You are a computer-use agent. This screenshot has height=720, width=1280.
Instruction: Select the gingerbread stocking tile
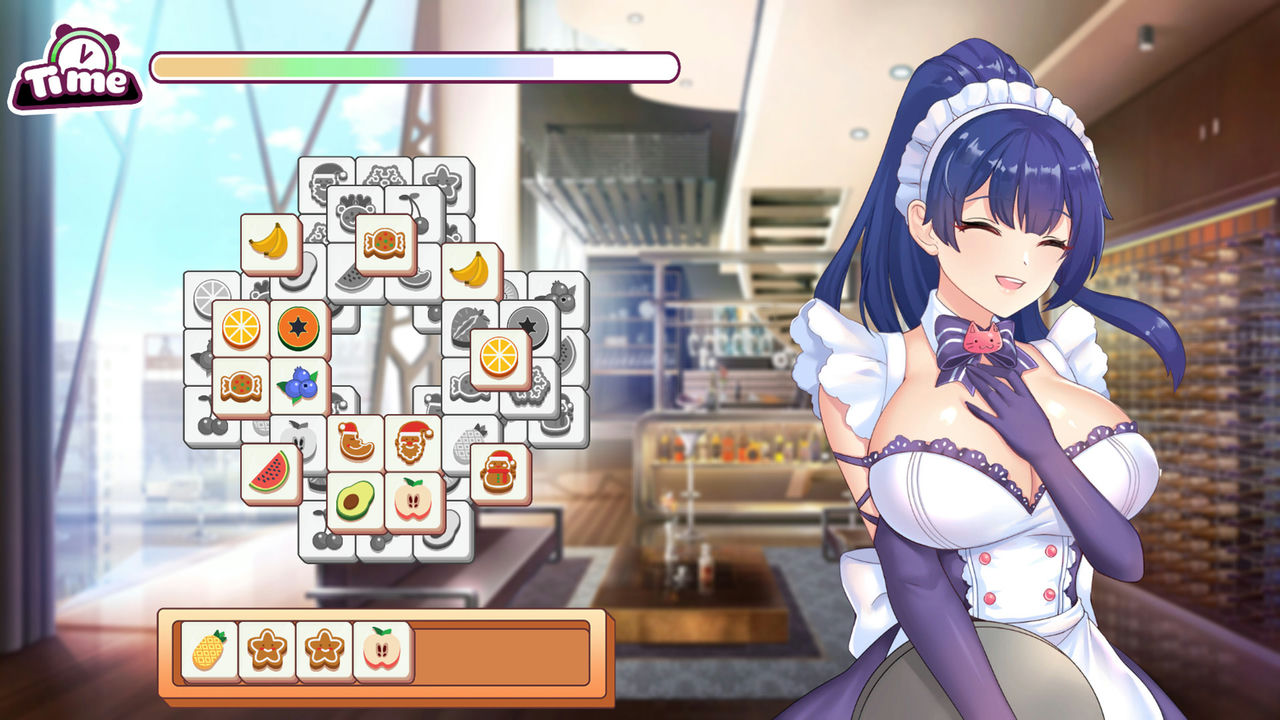click(355, 442)
